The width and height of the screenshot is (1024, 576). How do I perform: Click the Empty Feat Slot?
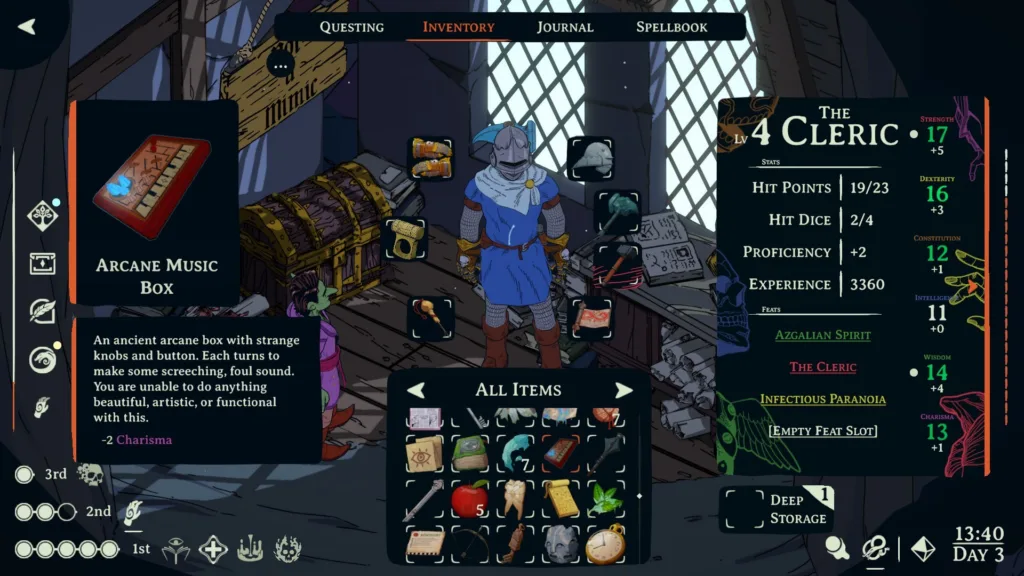click(822, 431)
